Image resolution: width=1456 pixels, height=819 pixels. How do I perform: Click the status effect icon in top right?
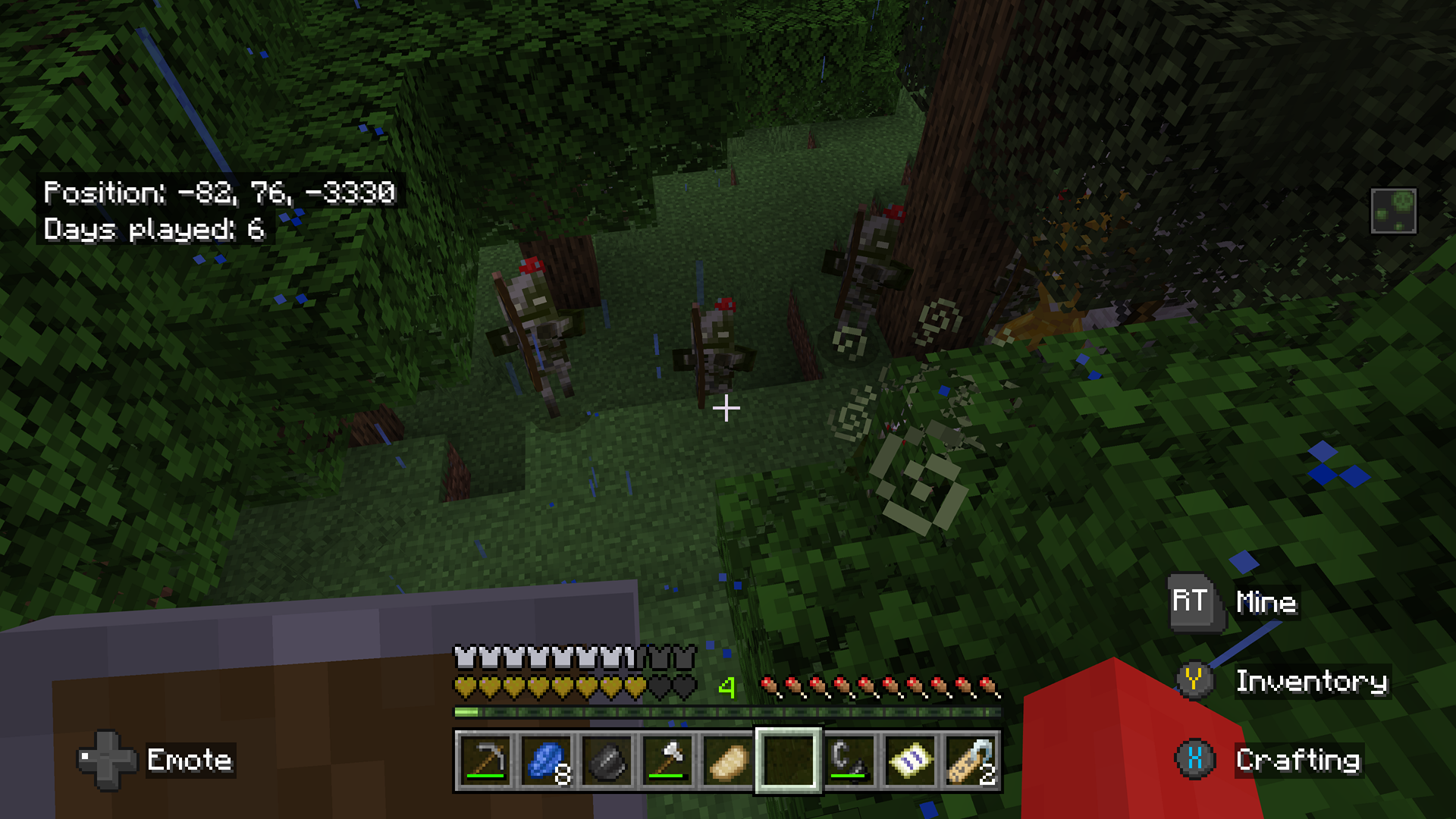tap(1394, 210)
